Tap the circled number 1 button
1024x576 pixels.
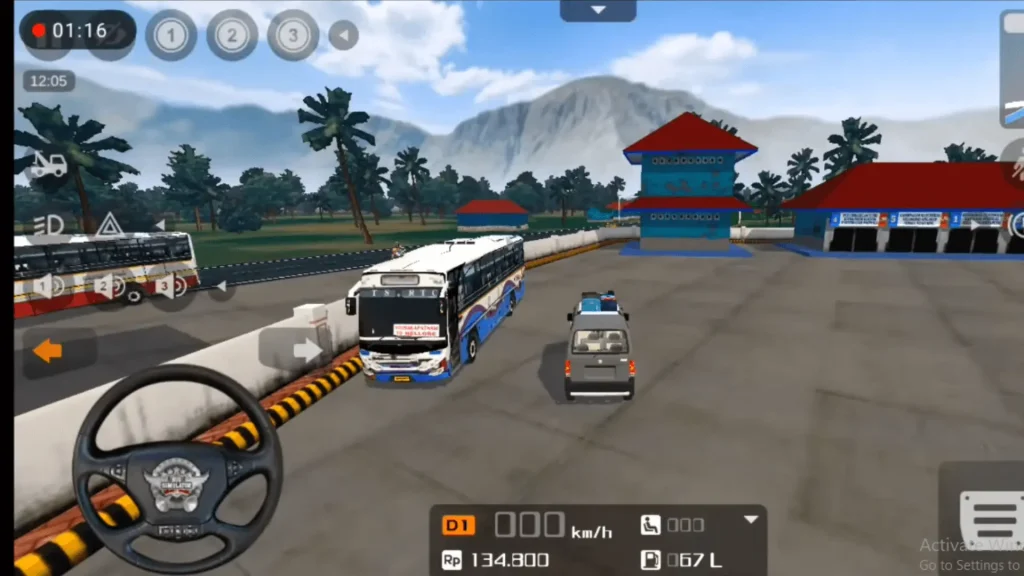(171, 36)
